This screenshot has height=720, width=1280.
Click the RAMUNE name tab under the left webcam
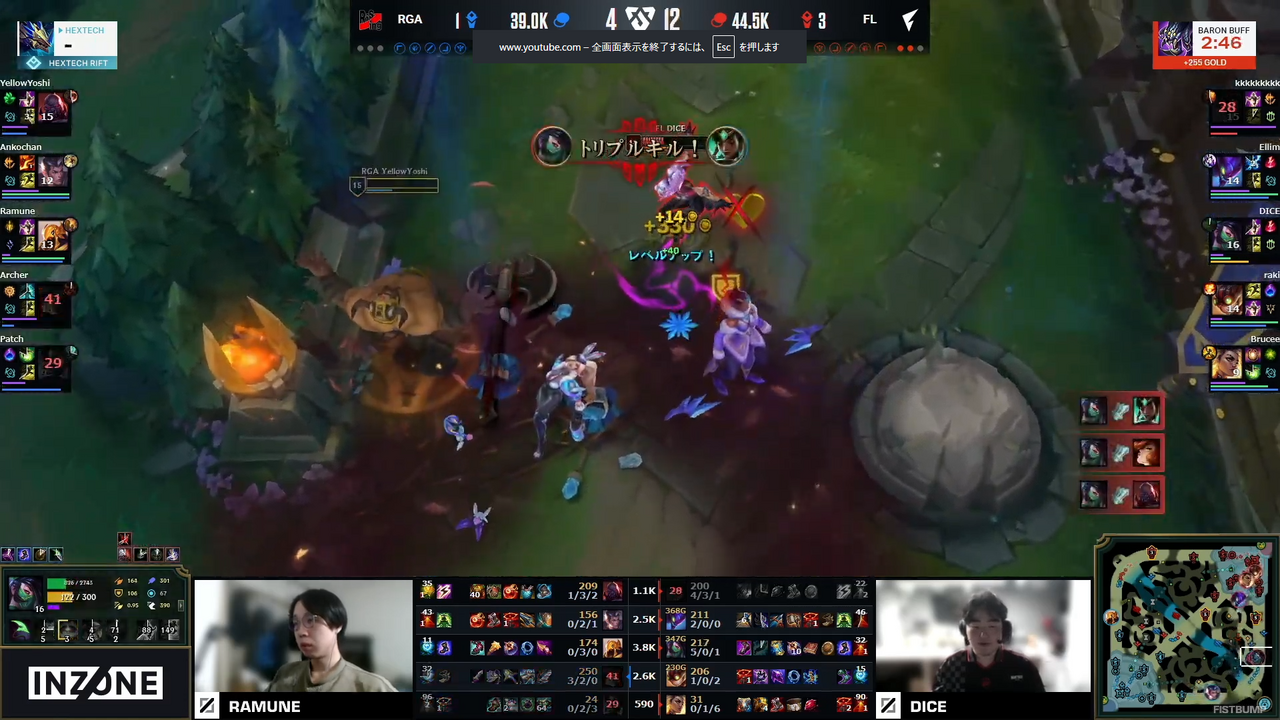coord(265,706)
